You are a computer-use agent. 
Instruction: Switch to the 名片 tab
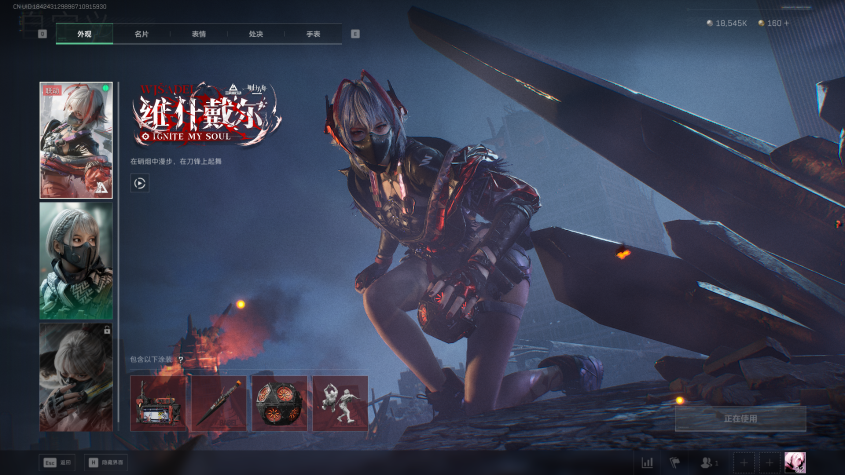click(142, 34)
